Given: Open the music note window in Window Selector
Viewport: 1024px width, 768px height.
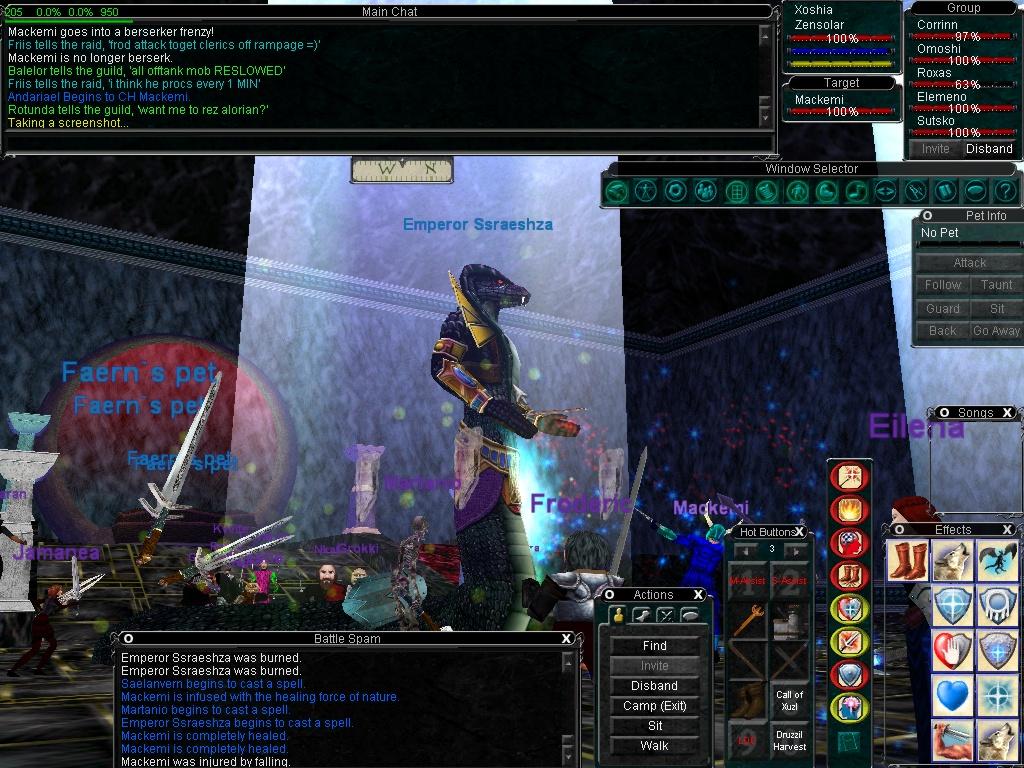Looking at the screenshot, I should (x=855, y=191).
